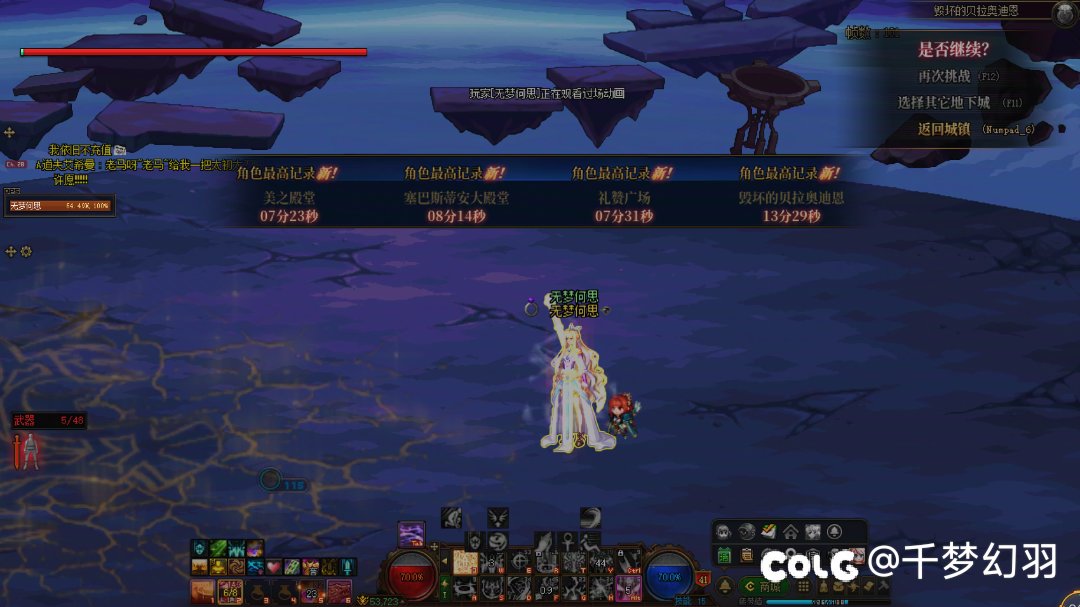Activate the purple wave skill above the HP orb
This screenshot has width=1080, height=607.
pos(411,534)
